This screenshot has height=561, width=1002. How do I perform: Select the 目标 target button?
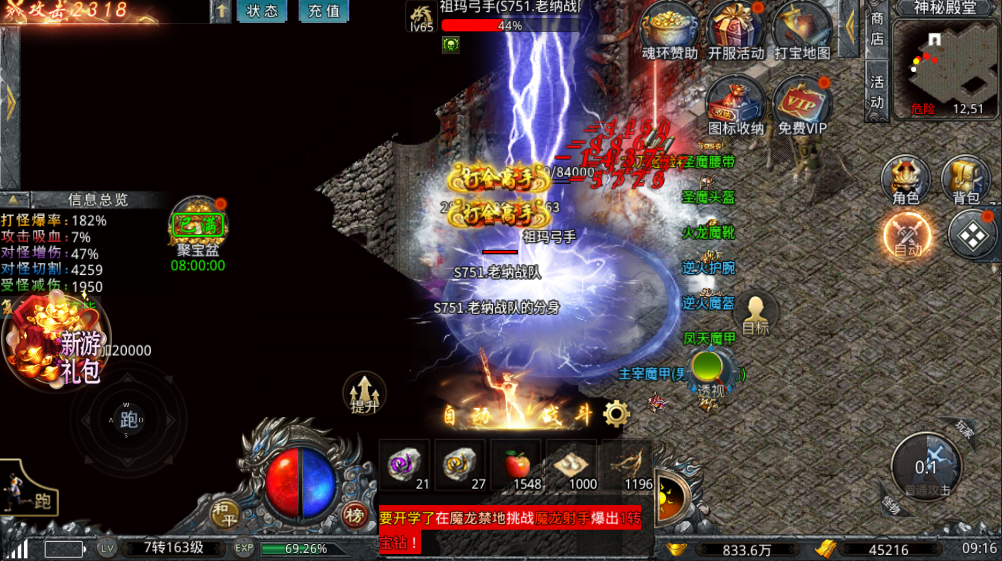[x=756, y=313]
